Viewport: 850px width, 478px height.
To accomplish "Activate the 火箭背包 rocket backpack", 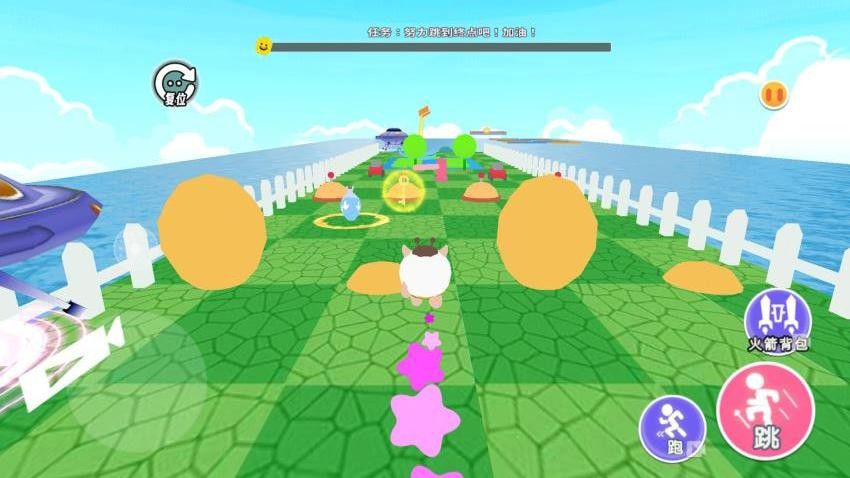I will [x=777, y=317].
